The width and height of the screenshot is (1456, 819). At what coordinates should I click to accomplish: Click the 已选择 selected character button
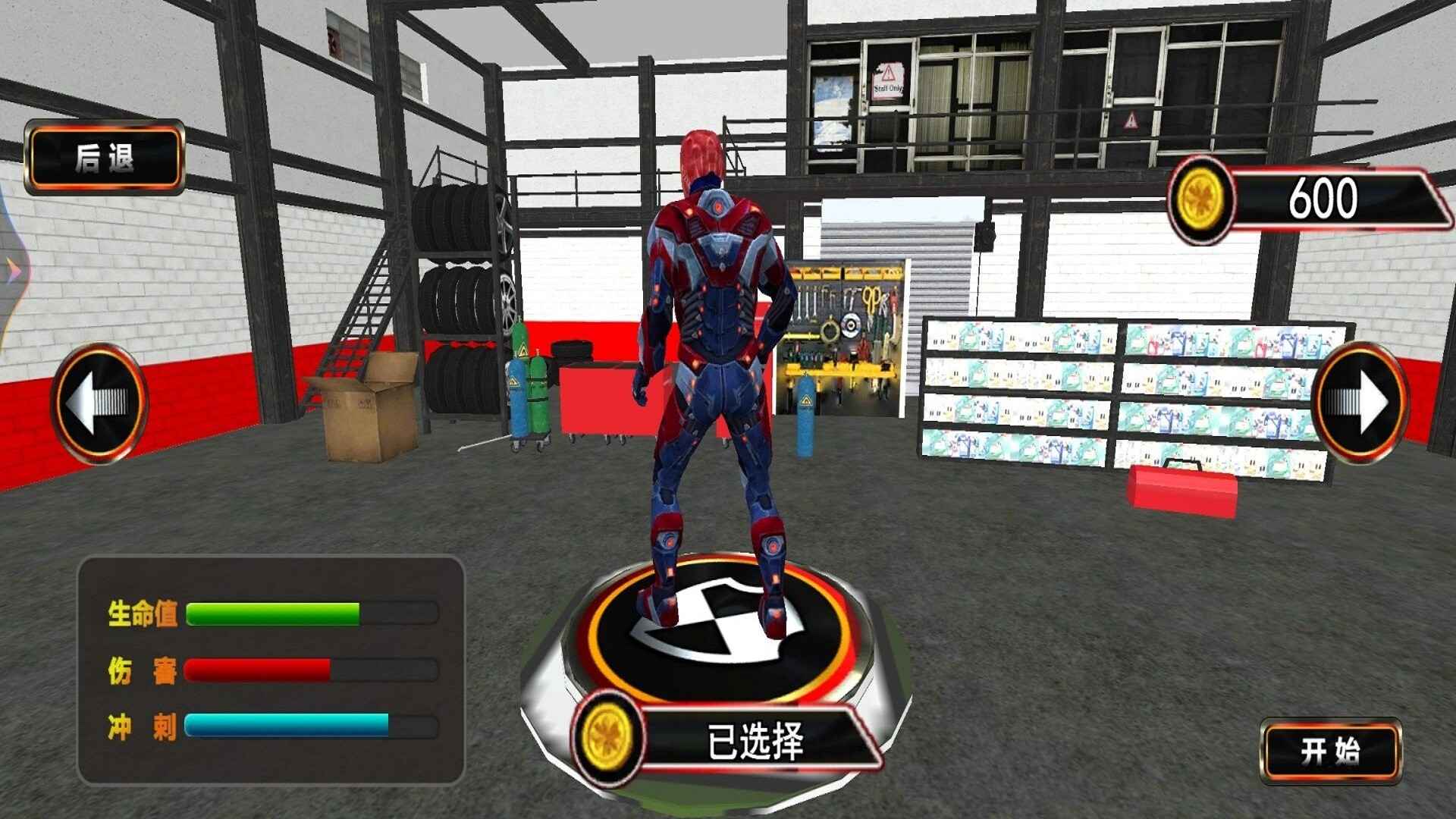click(753, 740)
